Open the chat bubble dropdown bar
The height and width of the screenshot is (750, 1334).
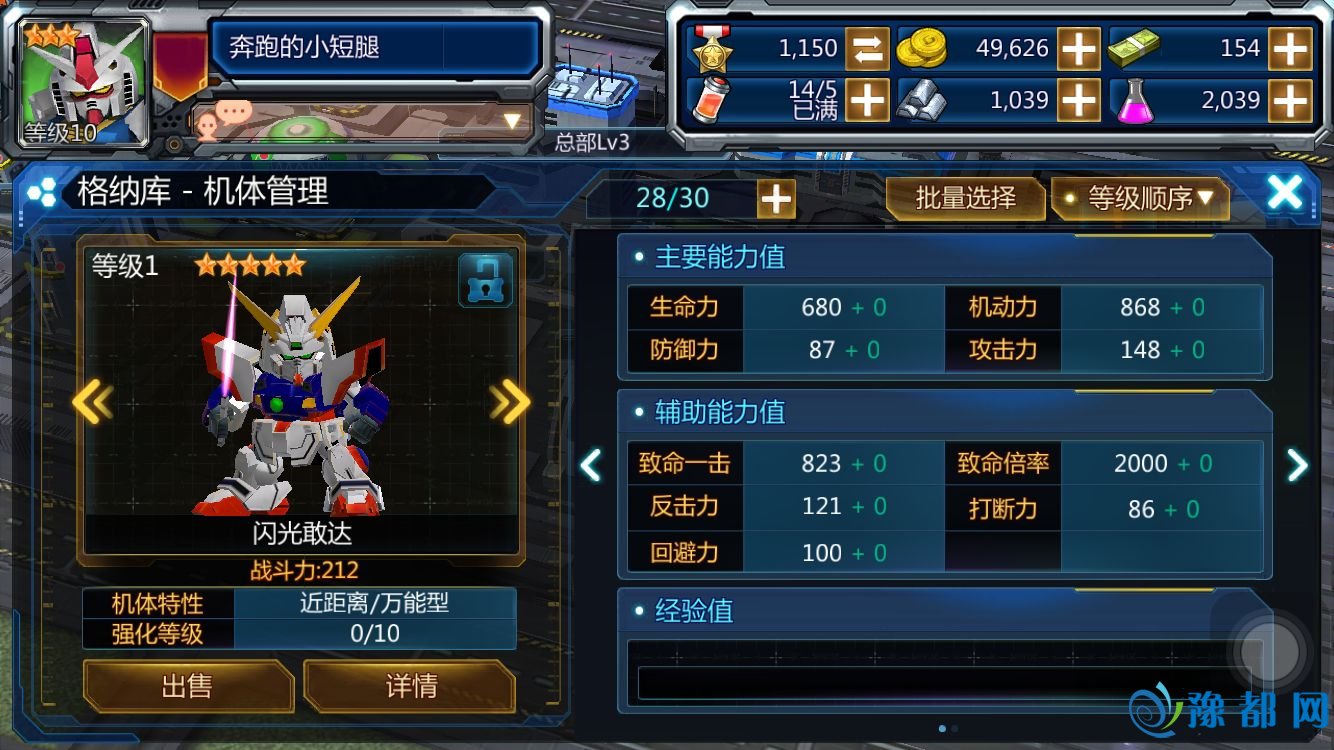coord(362,121)
